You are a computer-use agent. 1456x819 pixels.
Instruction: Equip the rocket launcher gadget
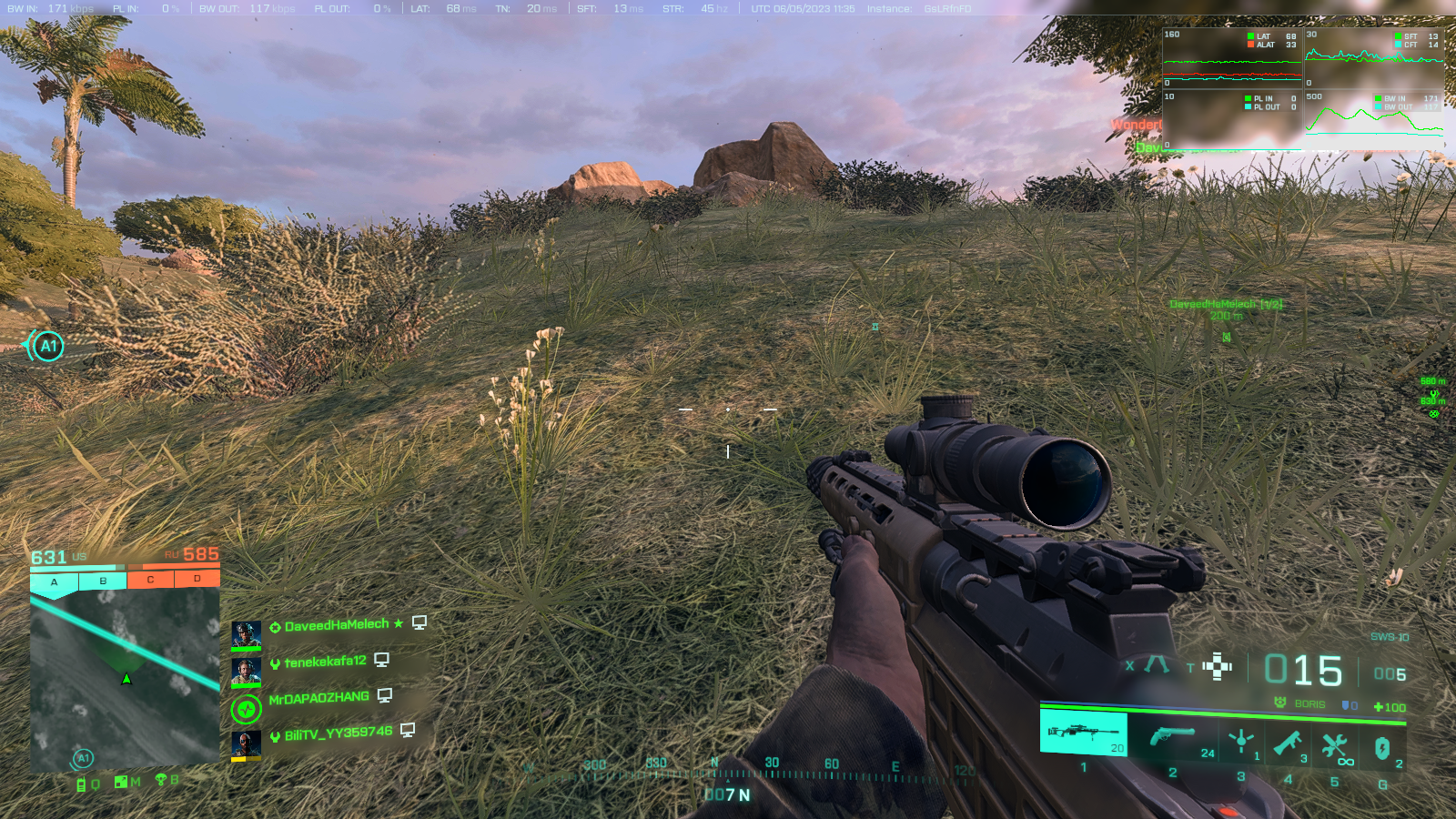(1288, 743)
